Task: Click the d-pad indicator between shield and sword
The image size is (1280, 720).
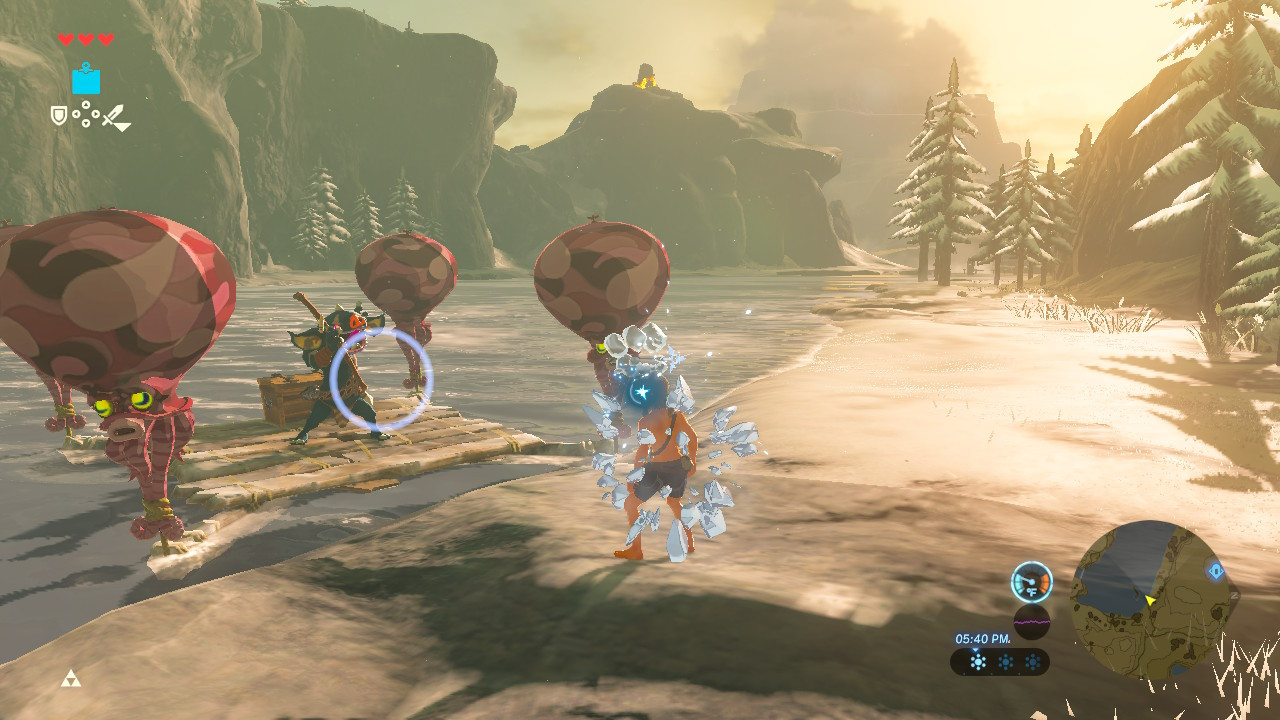Action: pyautogui.click(x=86, y=114)
